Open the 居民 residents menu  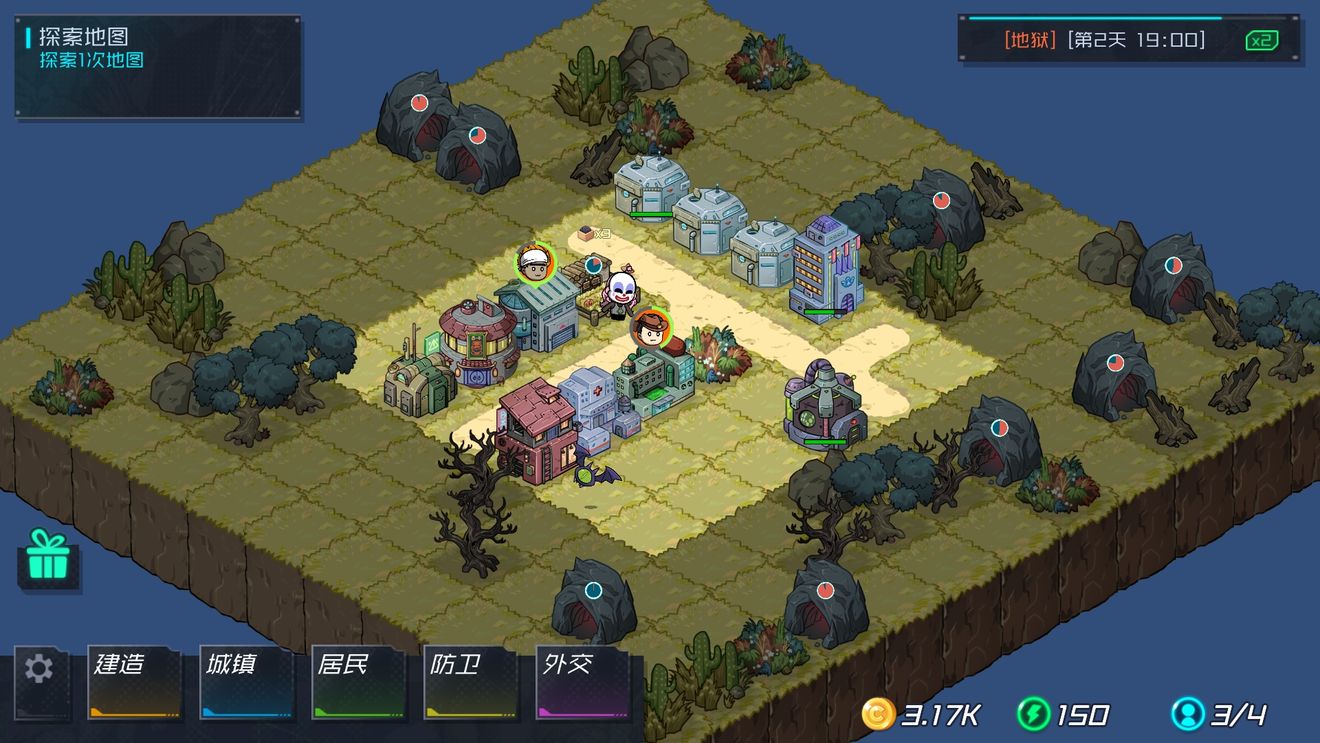(359, 683)
